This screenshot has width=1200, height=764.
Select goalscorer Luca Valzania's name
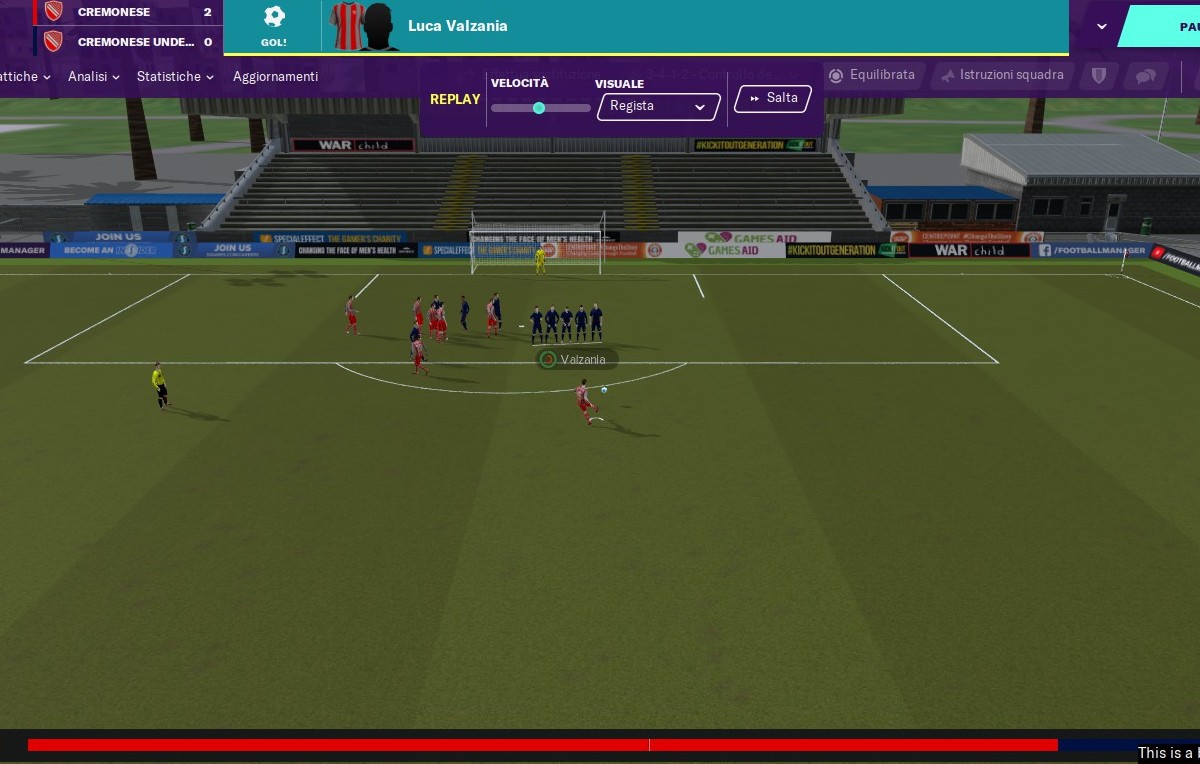(458, 26)
